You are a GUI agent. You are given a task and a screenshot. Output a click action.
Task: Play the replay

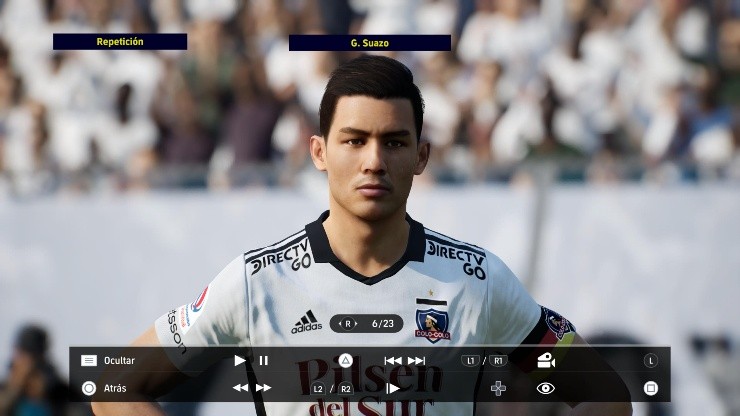[x=240, y=360]
